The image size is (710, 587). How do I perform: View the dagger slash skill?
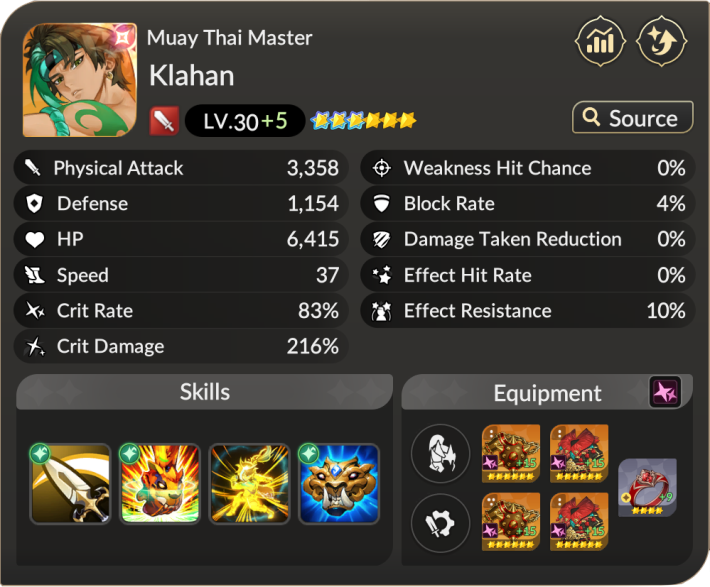[x=70, y=484]
